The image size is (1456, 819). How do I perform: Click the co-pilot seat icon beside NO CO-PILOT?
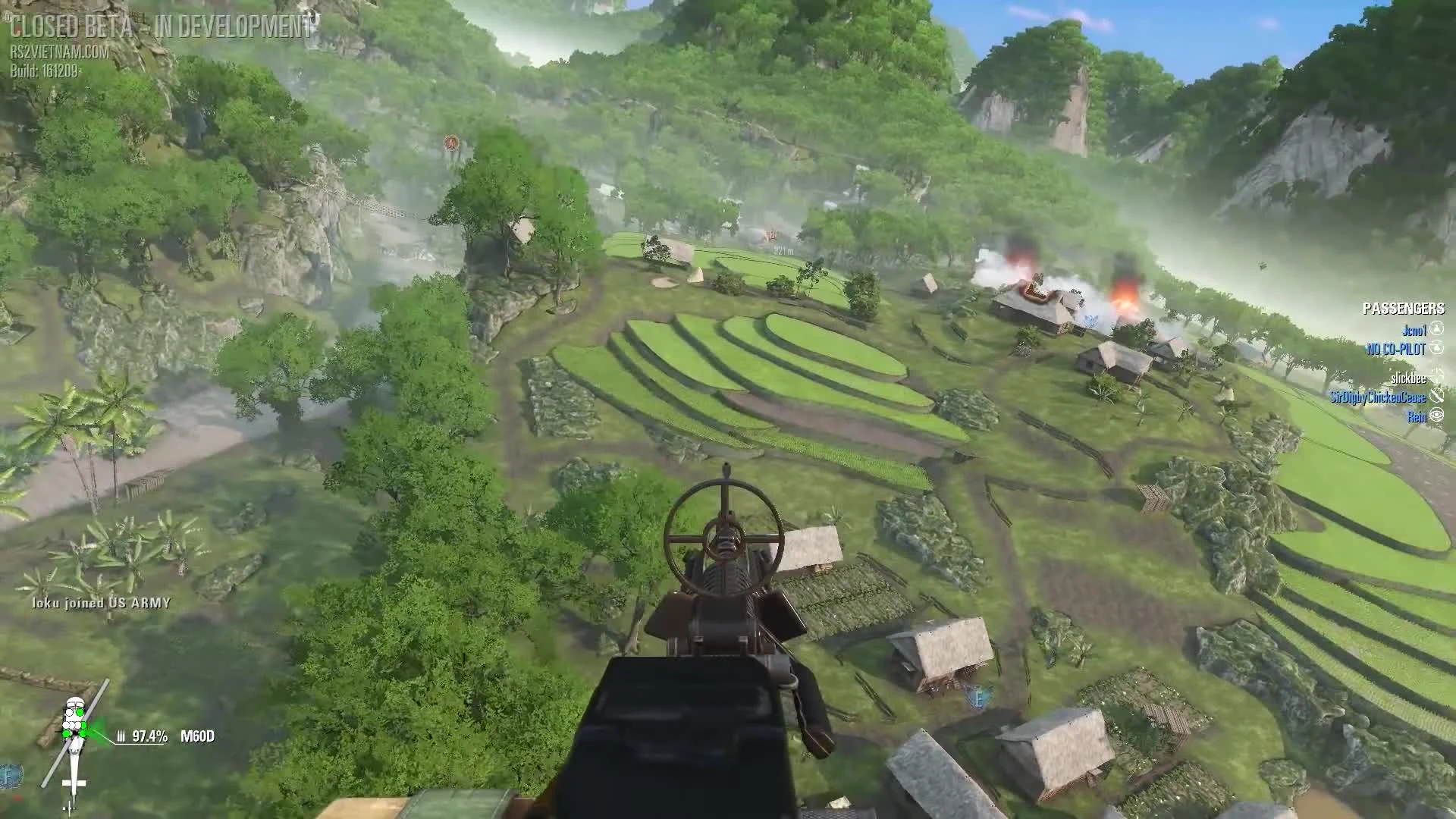click(1438, 347)
